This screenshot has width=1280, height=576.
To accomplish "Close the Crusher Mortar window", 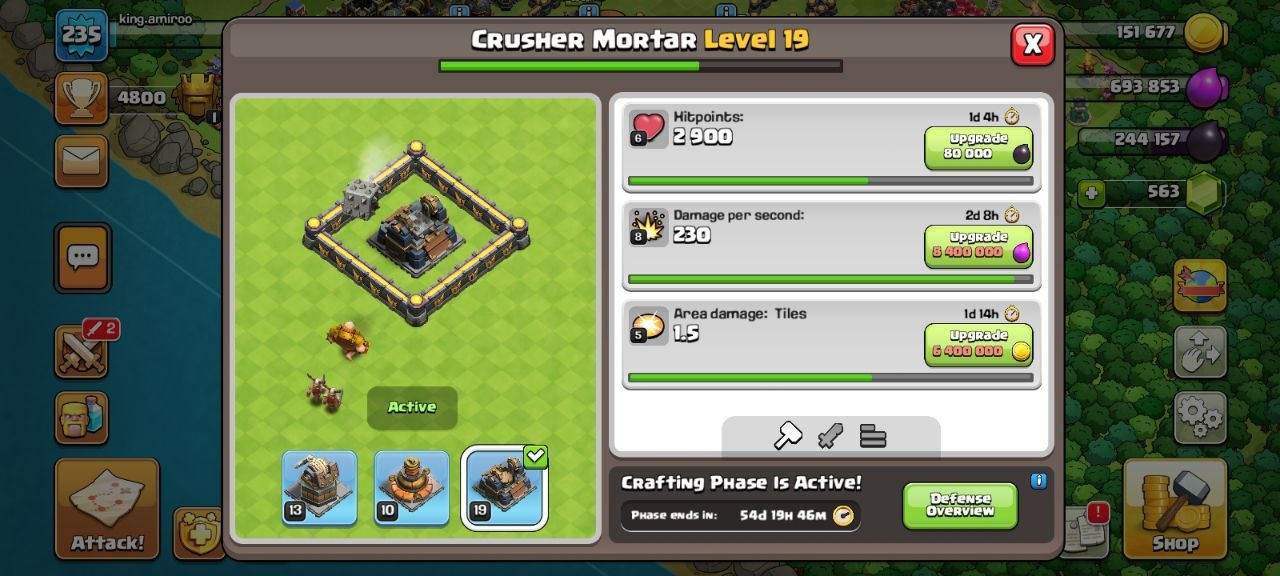I will pos(1033,44).
